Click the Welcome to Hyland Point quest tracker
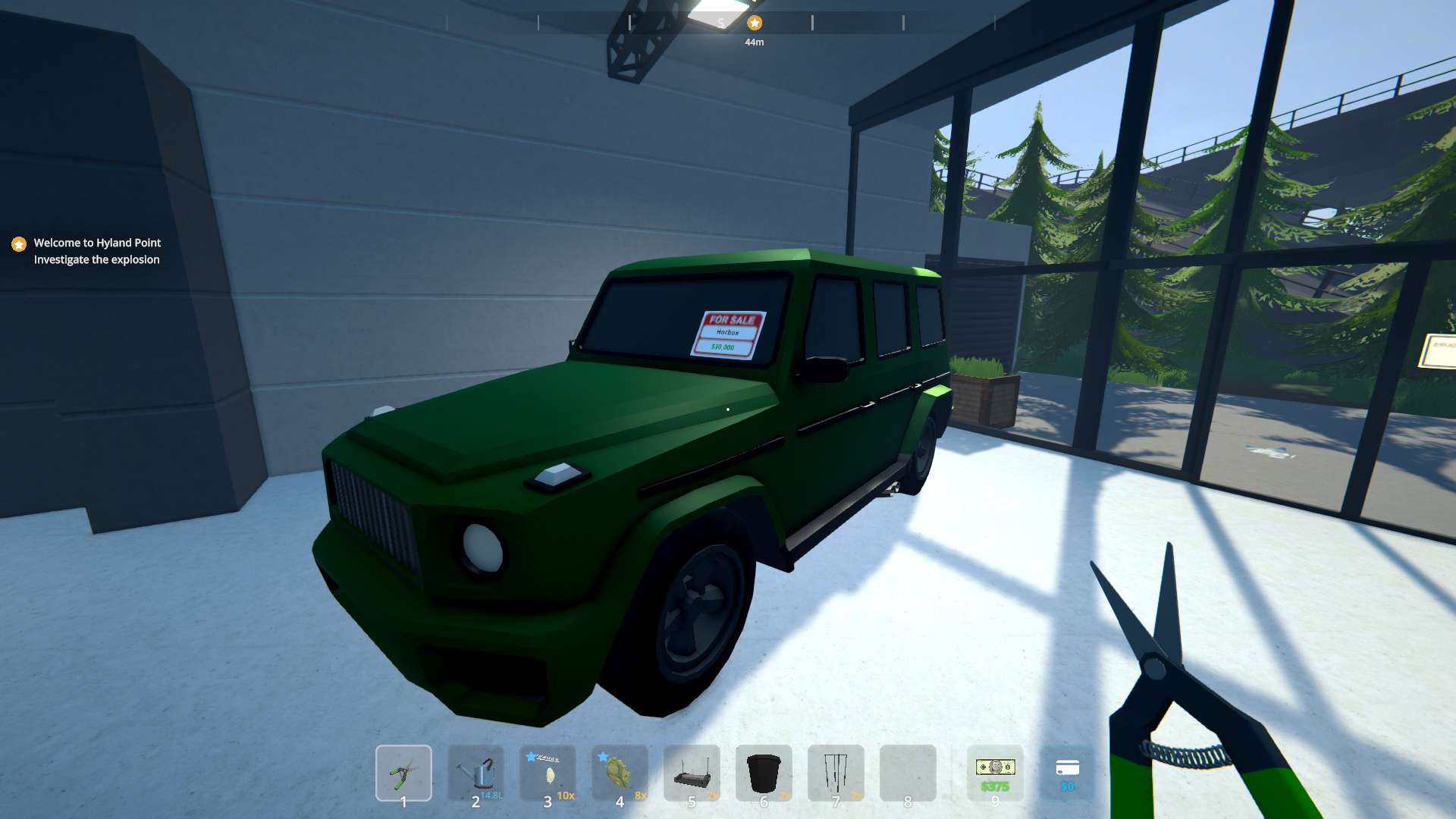1456x819 pixels. point(97,251)
